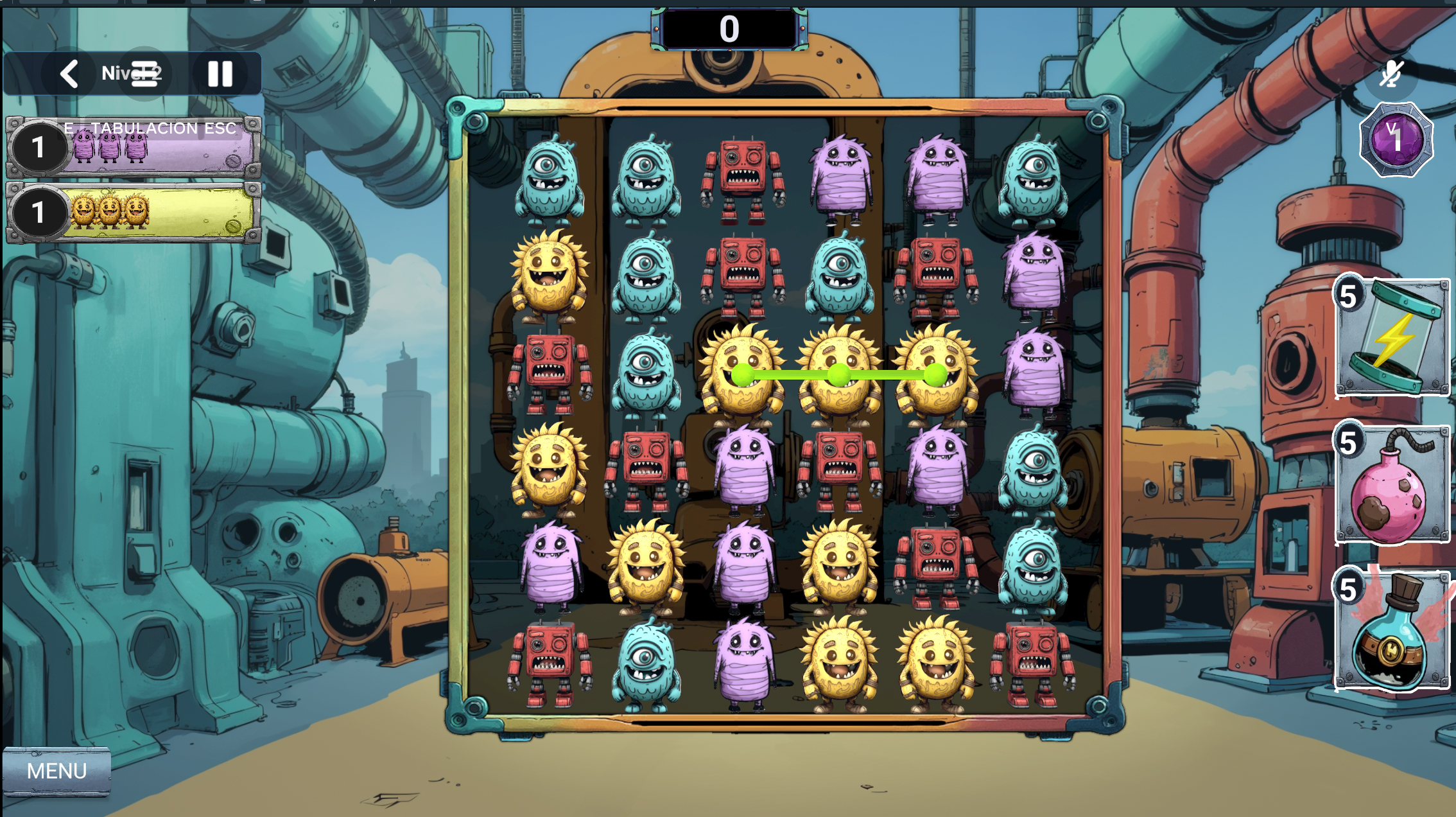Tap the purple mummy in the bottom row

coord(743,665)
